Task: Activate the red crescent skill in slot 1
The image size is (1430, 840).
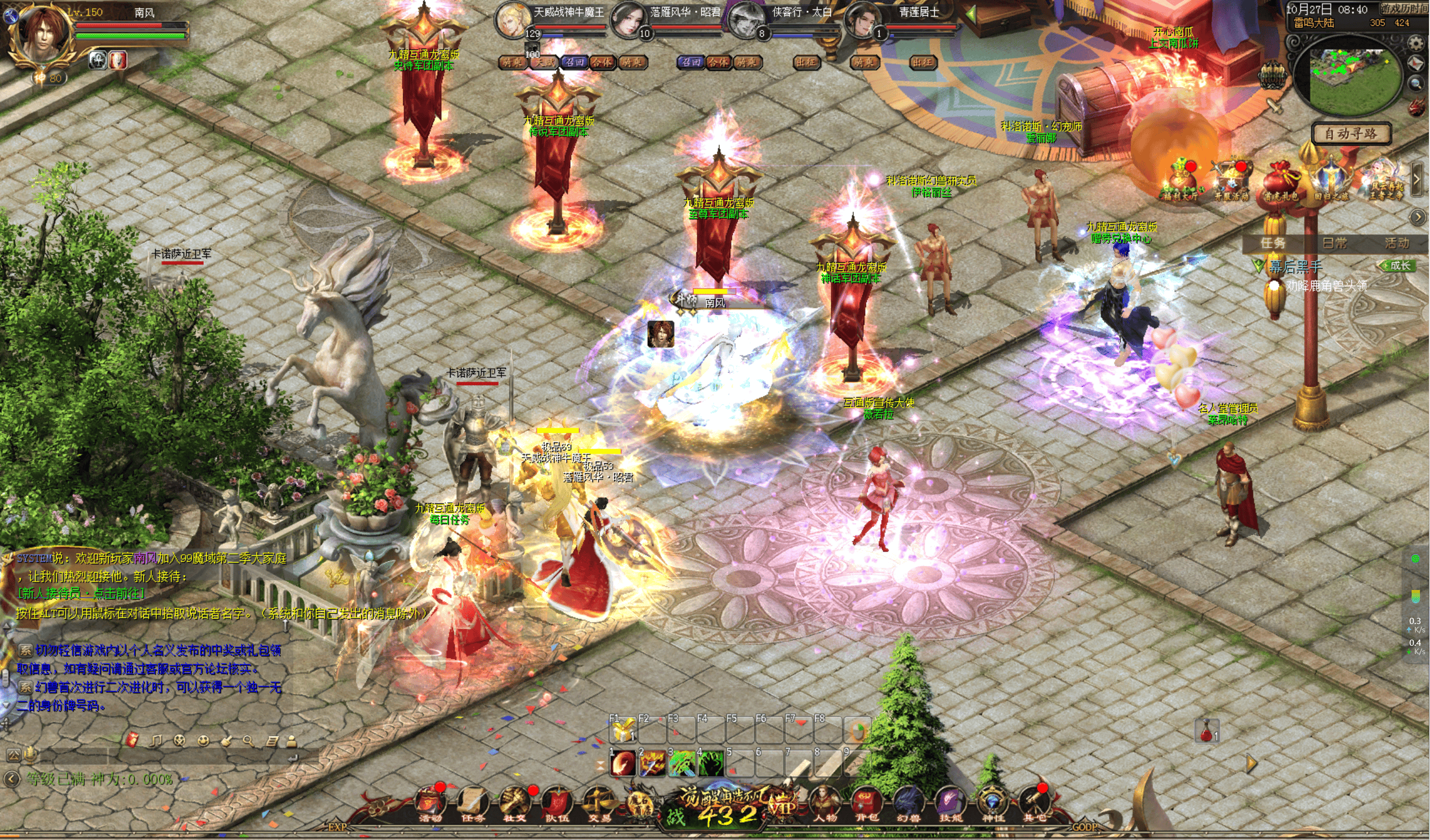Action: coord(623,764)
